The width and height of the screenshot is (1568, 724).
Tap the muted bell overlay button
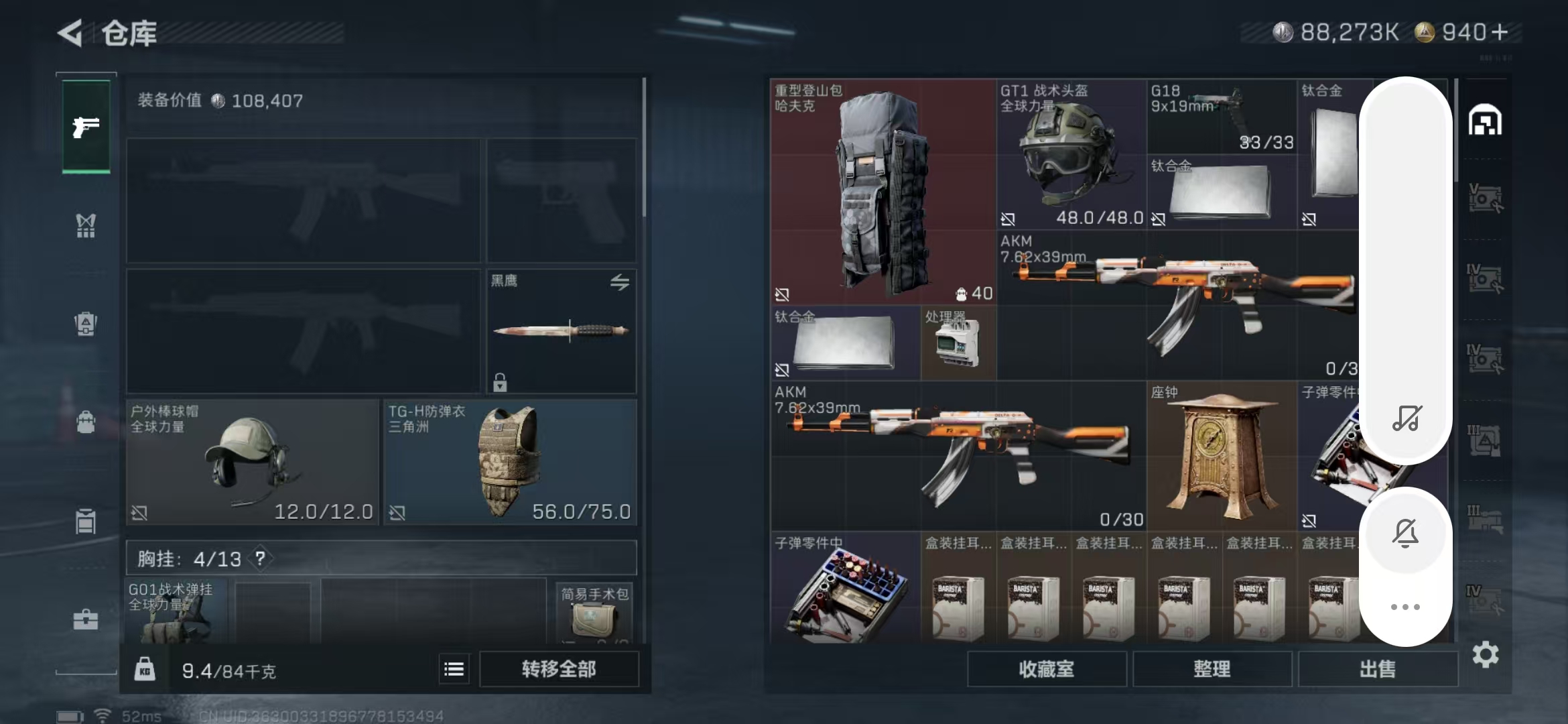tap(1405, 534)
